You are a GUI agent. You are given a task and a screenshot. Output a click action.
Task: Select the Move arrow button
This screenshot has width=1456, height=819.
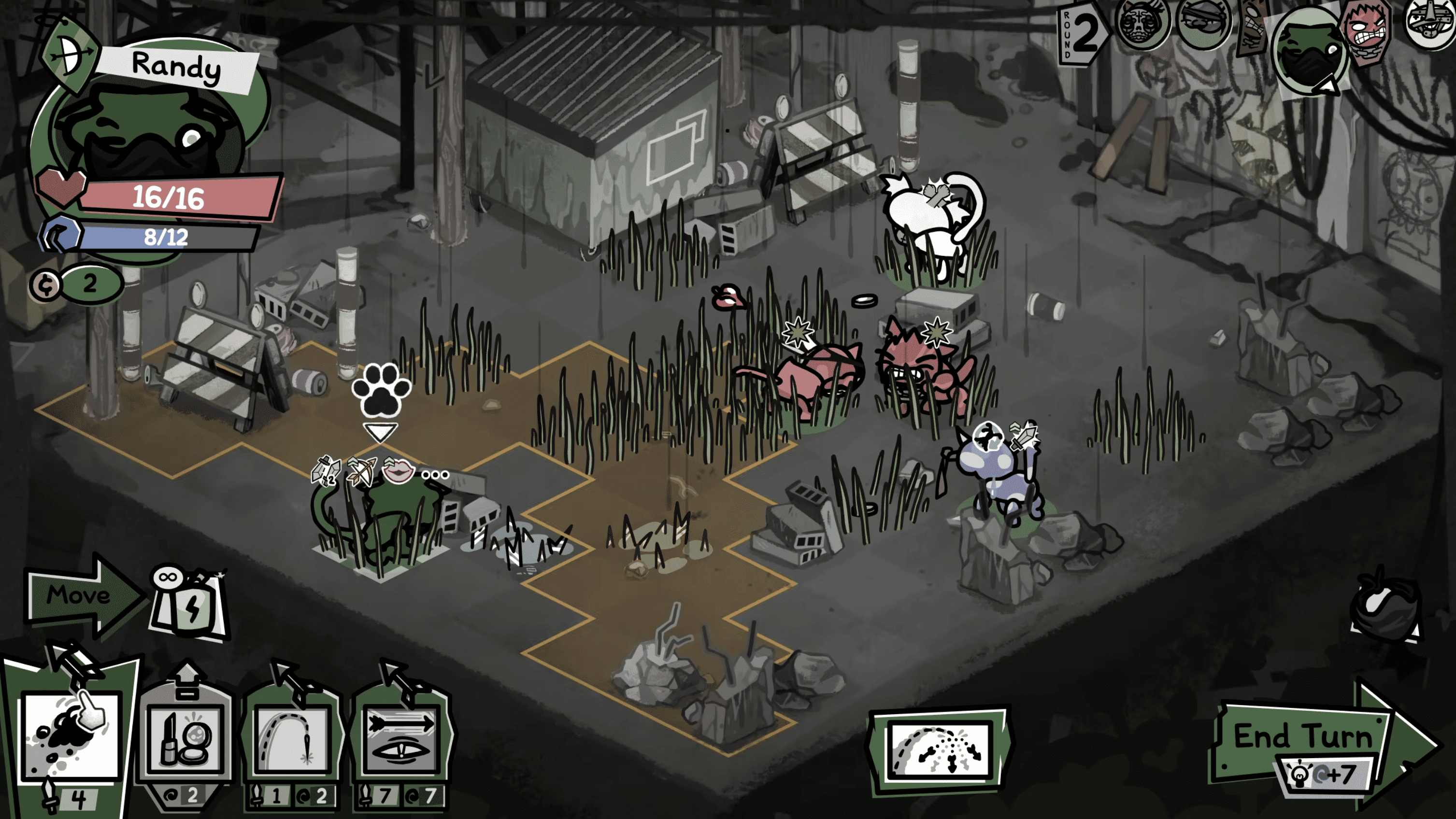[x=82, y=596]
